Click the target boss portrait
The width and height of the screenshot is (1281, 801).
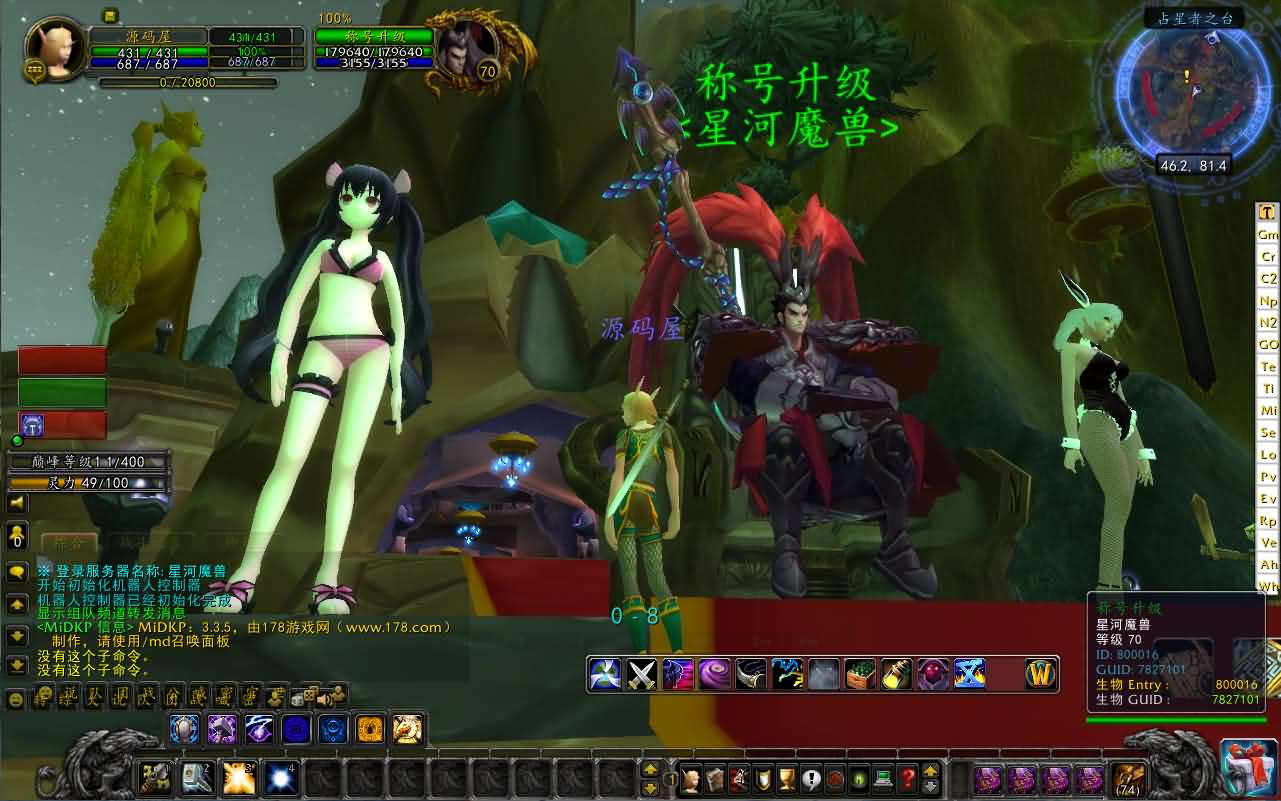point(462,48)
